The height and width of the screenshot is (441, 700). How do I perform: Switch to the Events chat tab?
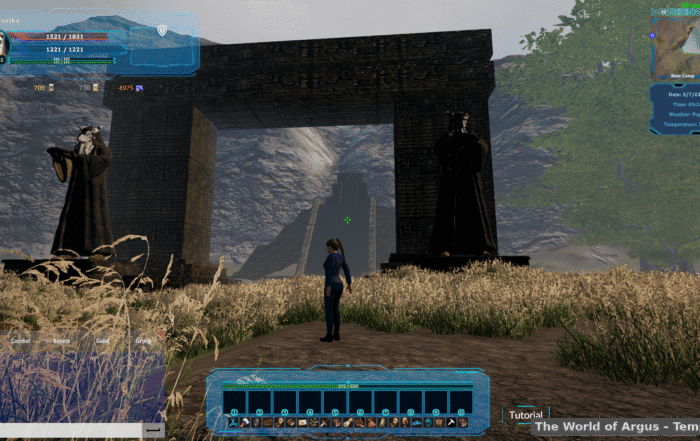62,341
